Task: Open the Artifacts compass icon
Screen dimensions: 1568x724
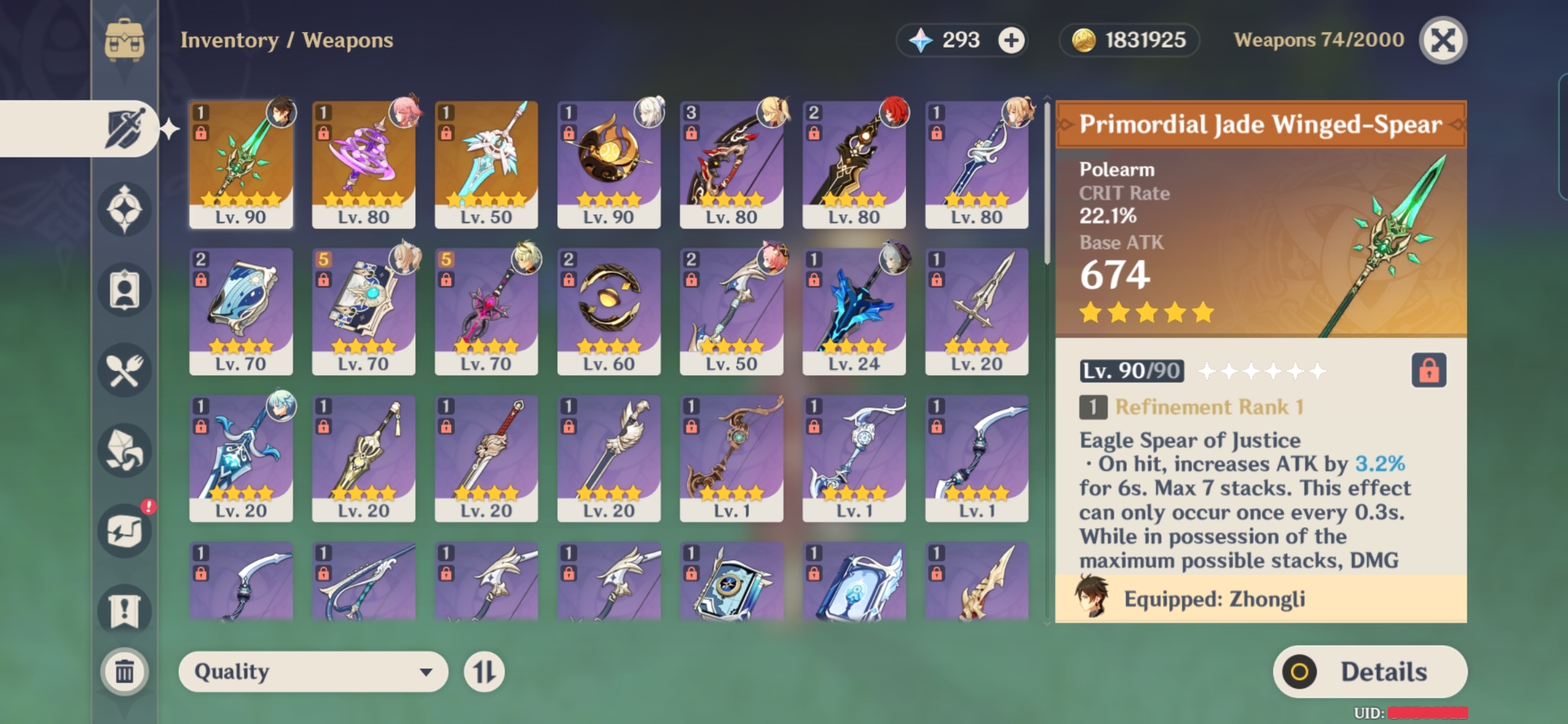Action: click(x=124, y=208)
